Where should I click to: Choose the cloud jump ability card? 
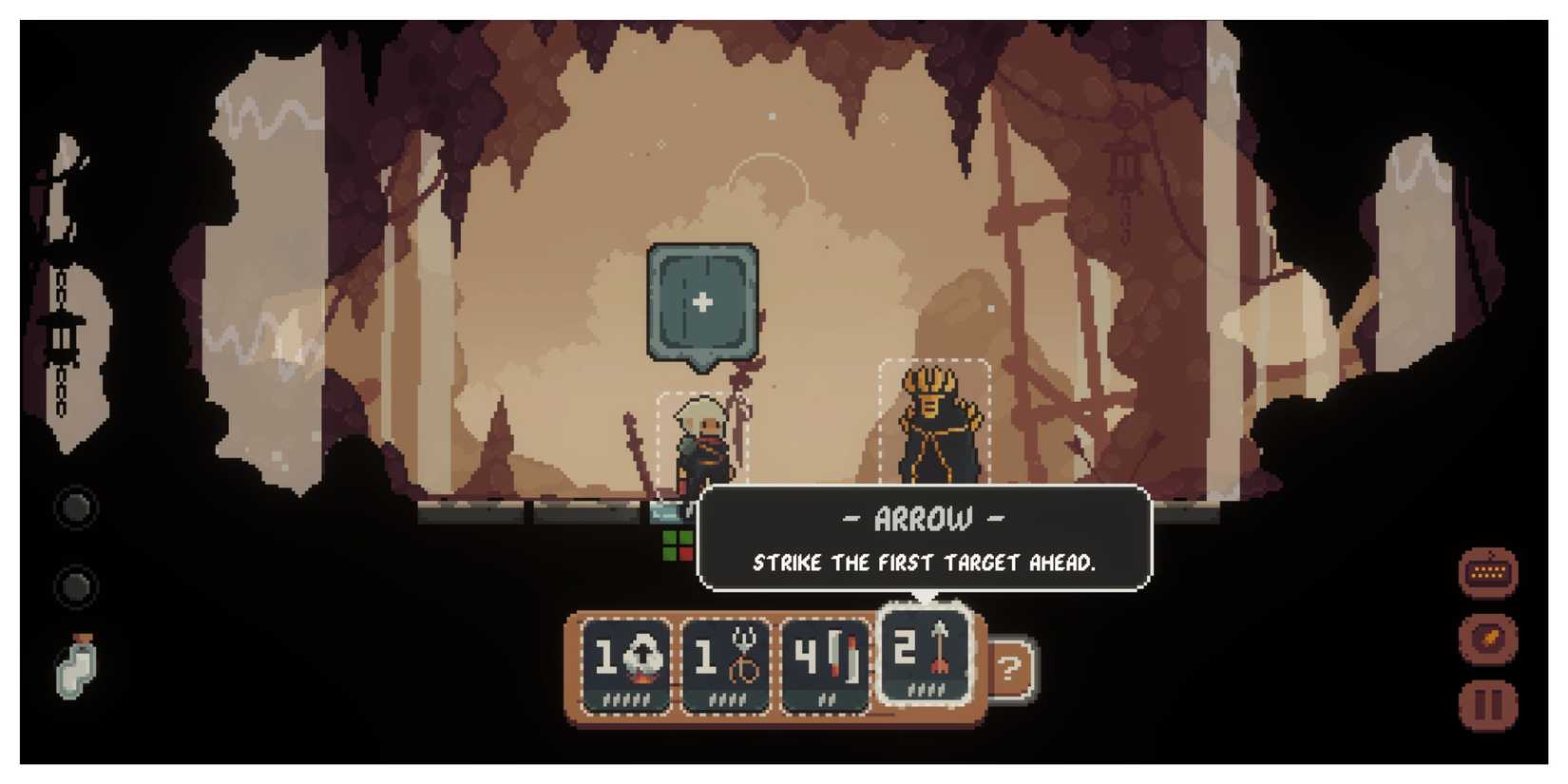[x=627, y=662]
